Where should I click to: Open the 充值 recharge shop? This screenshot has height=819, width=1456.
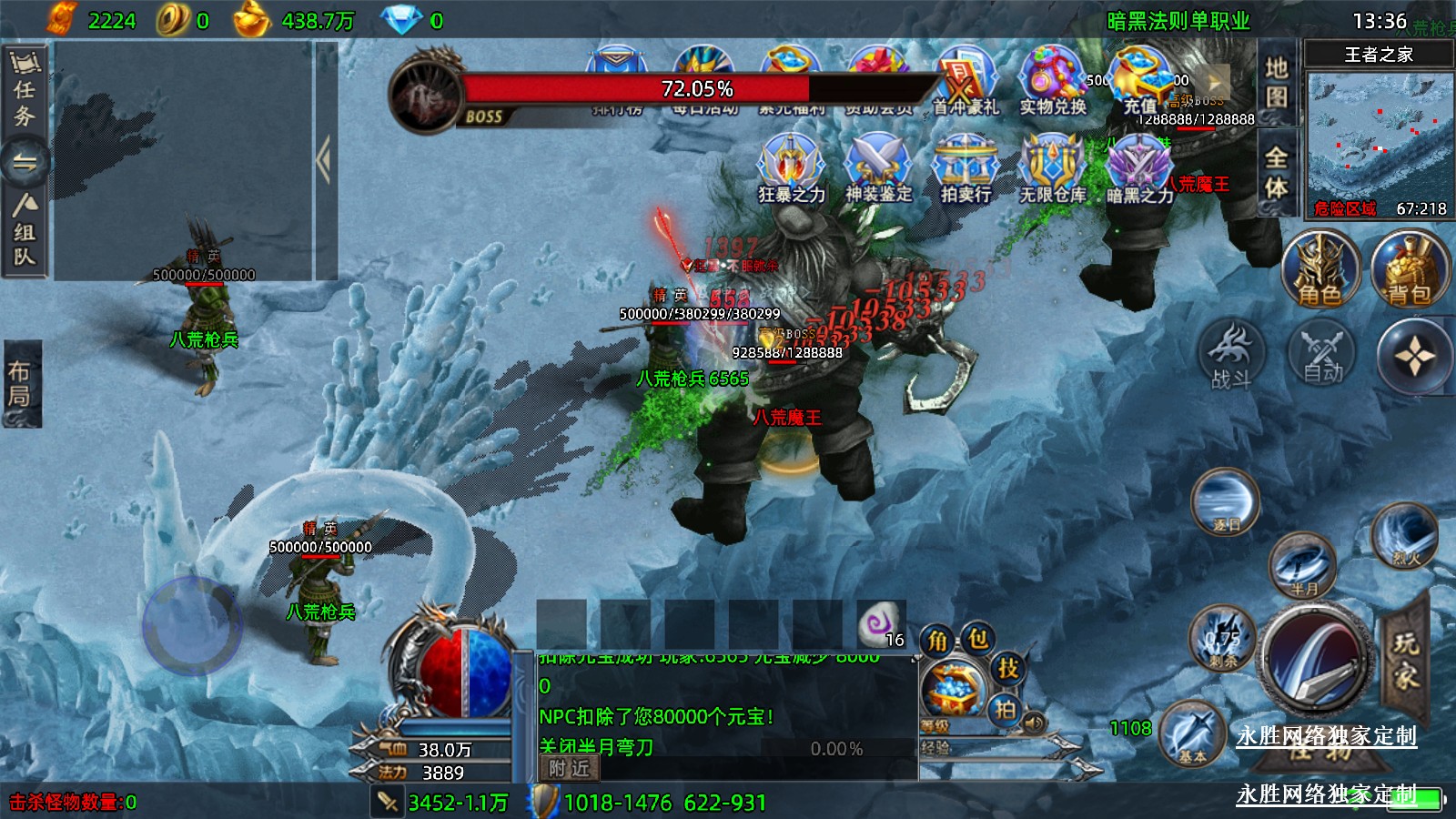(1139, 82)
